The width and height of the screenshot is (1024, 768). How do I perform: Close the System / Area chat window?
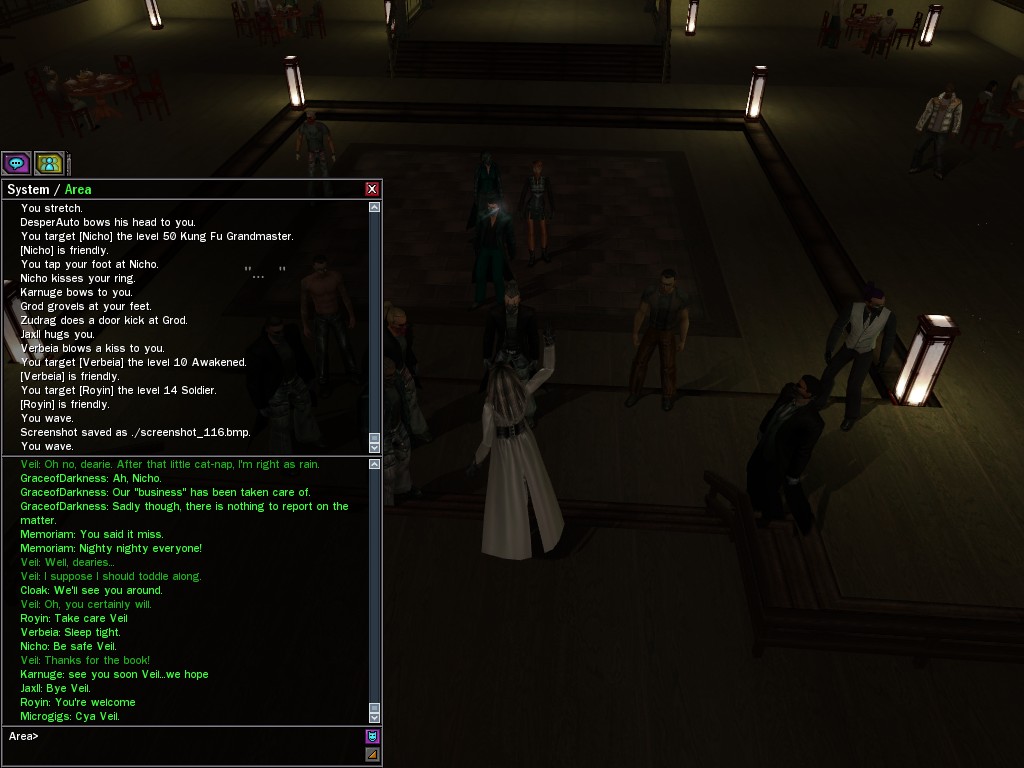pyautogui.click(x=372, y=189)
